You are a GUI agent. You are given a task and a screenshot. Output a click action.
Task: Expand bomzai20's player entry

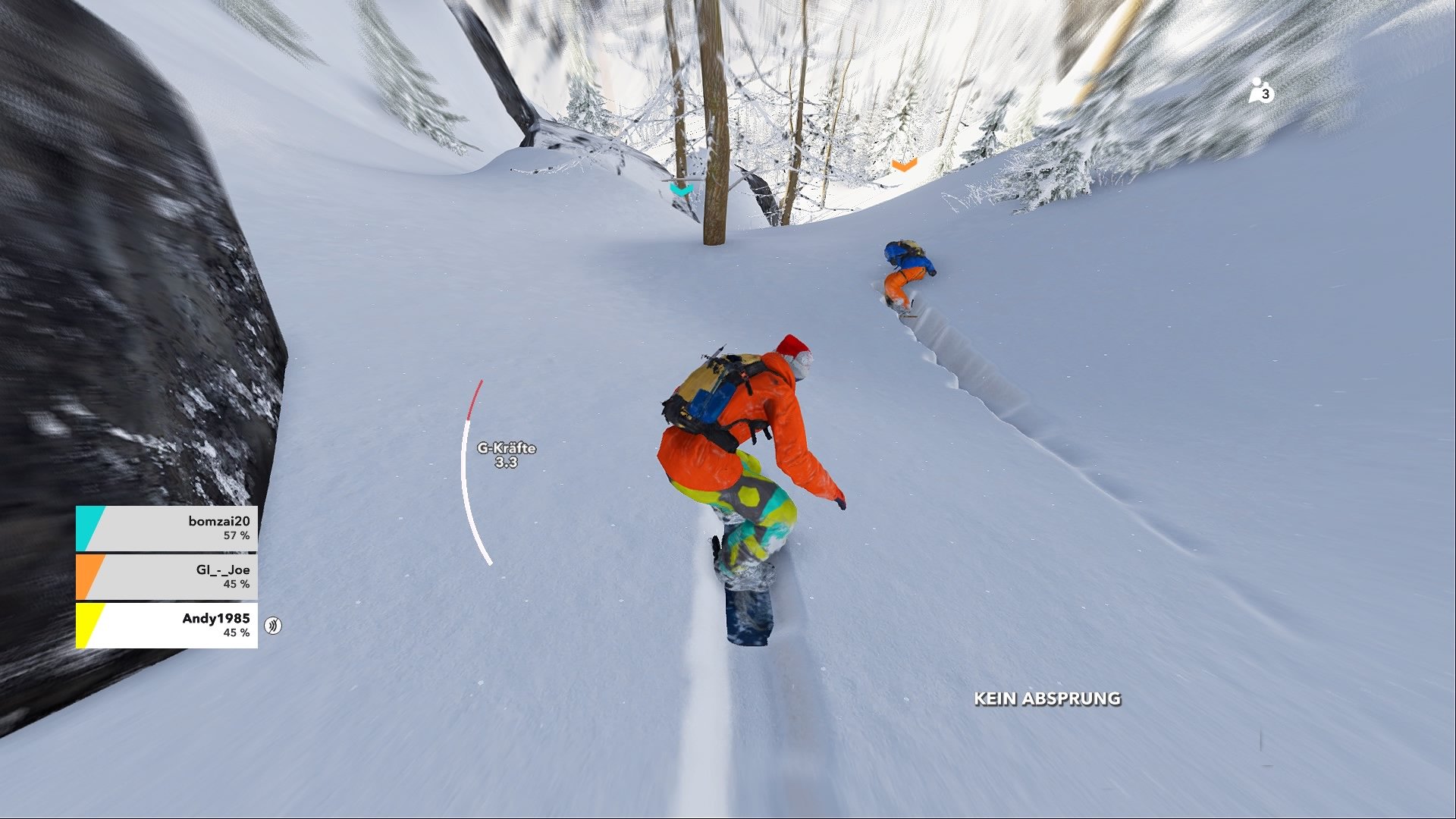click(x=167, y=527)
